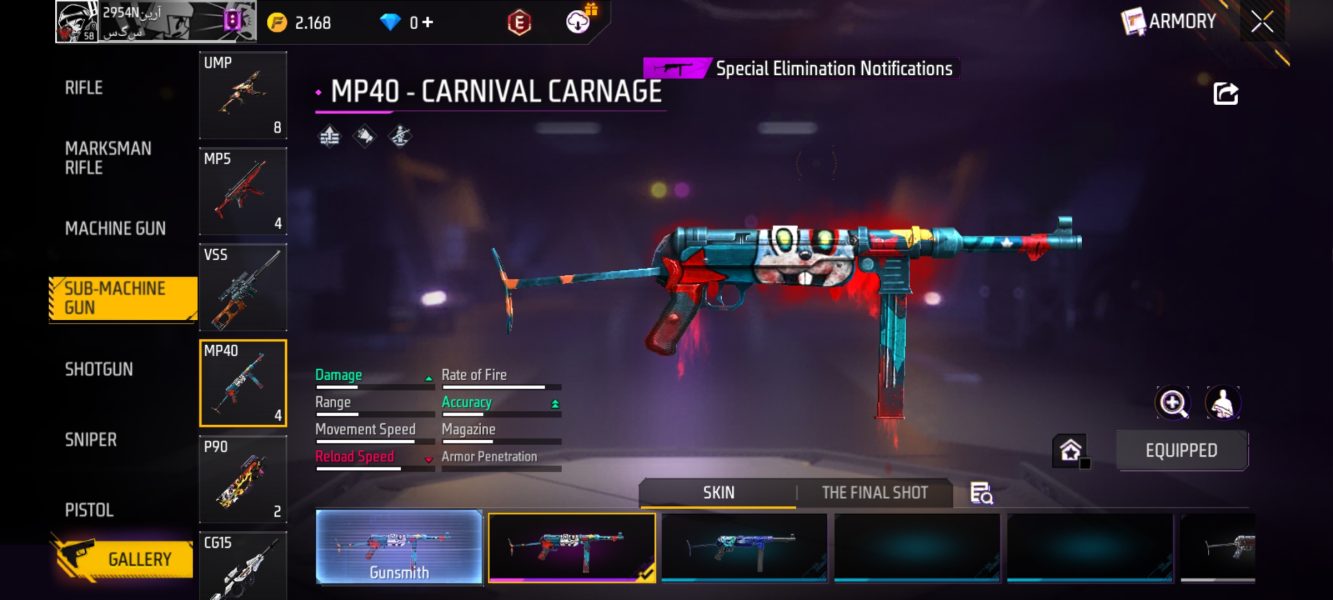The height and width of the screenshot is (600, 1333).
Task: Click the Equipped button
Action: click(x=1181, y=450)
